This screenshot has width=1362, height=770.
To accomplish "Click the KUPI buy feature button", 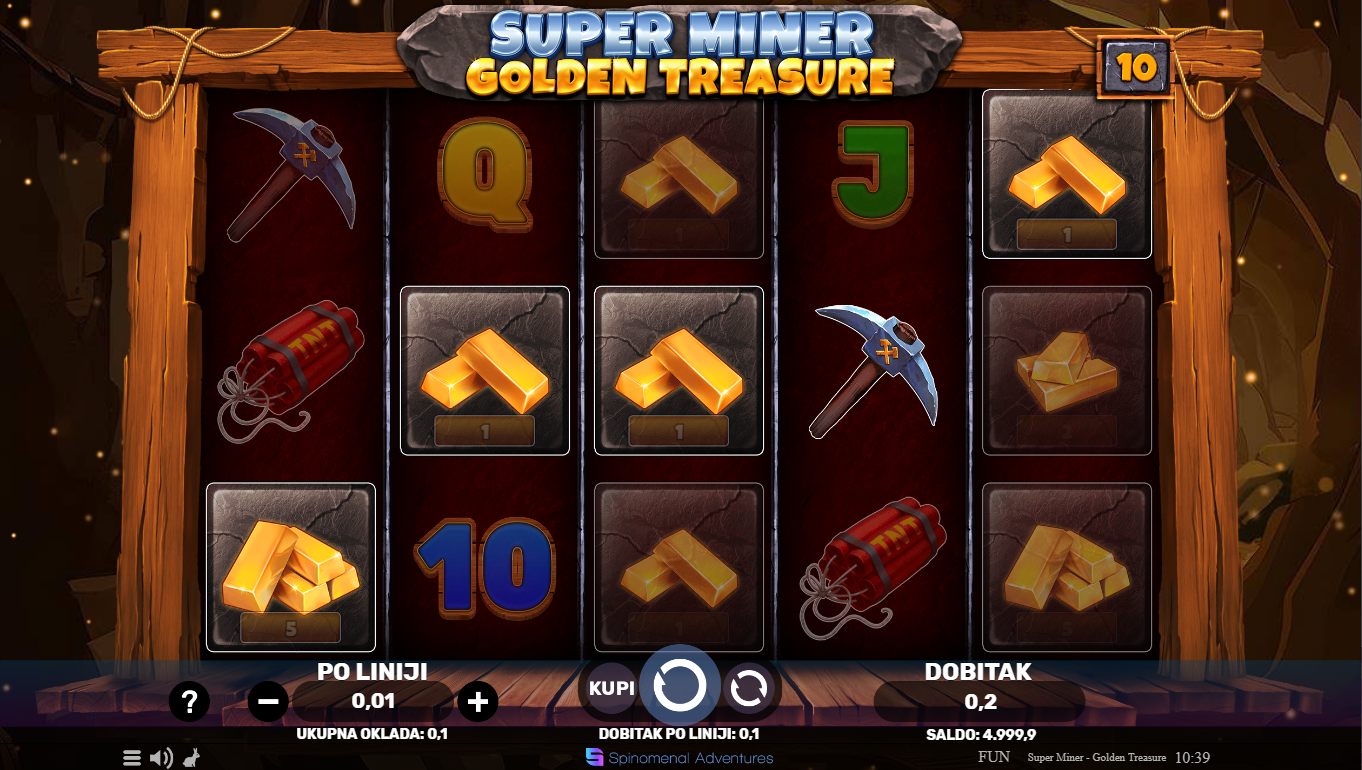I will coord(611,689).
